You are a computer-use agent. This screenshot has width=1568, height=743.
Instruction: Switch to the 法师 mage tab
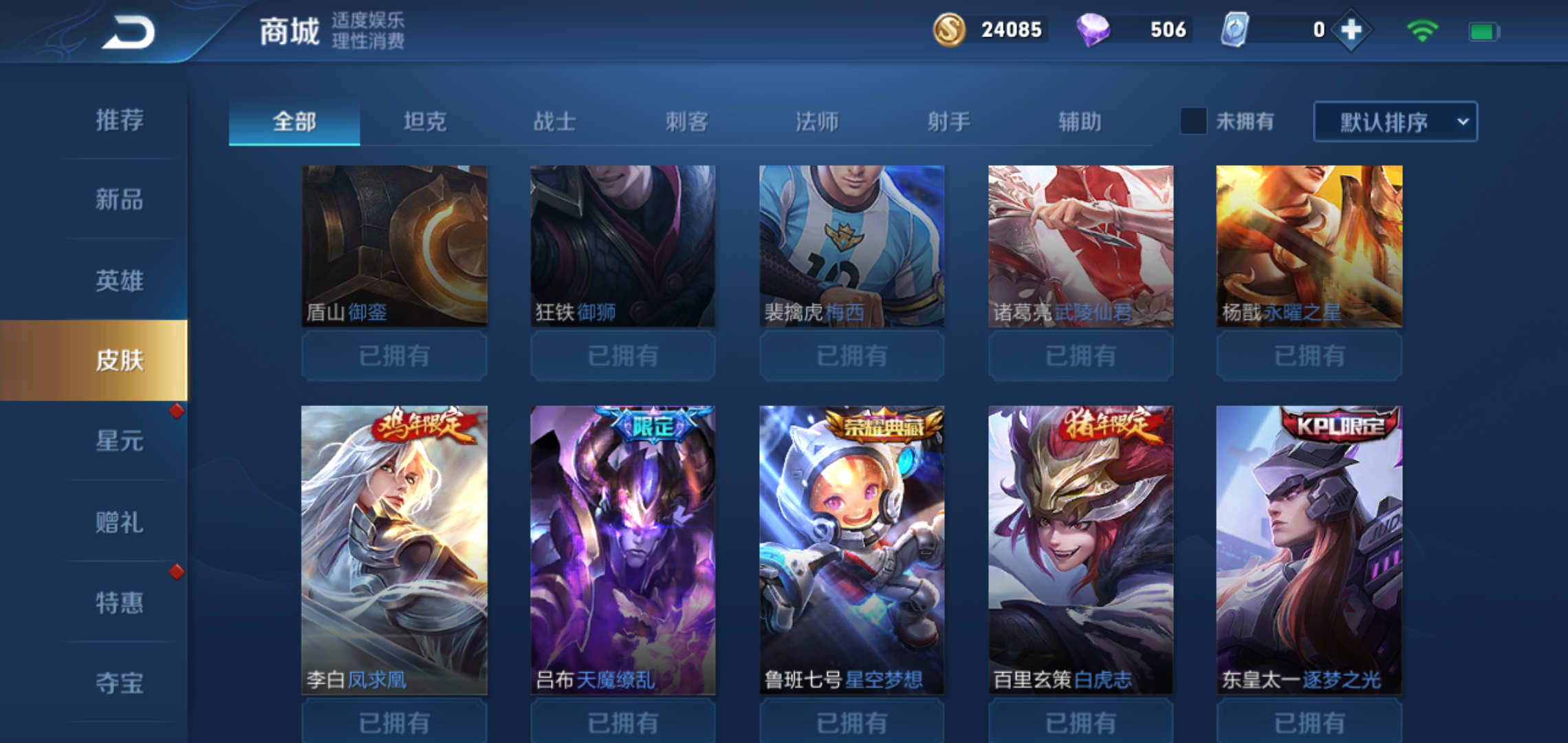(818, 121)
